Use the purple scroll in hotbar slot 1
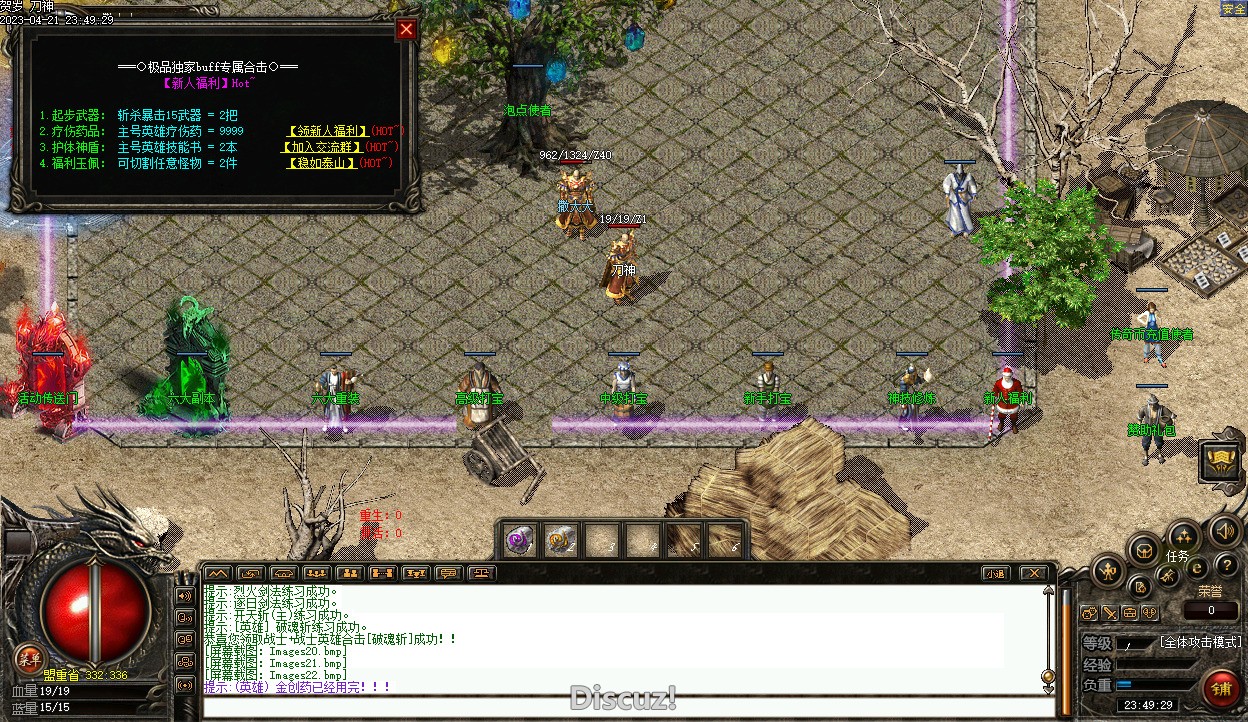The height and width of the screenshot is (722, 1248). tap(518, 541)
